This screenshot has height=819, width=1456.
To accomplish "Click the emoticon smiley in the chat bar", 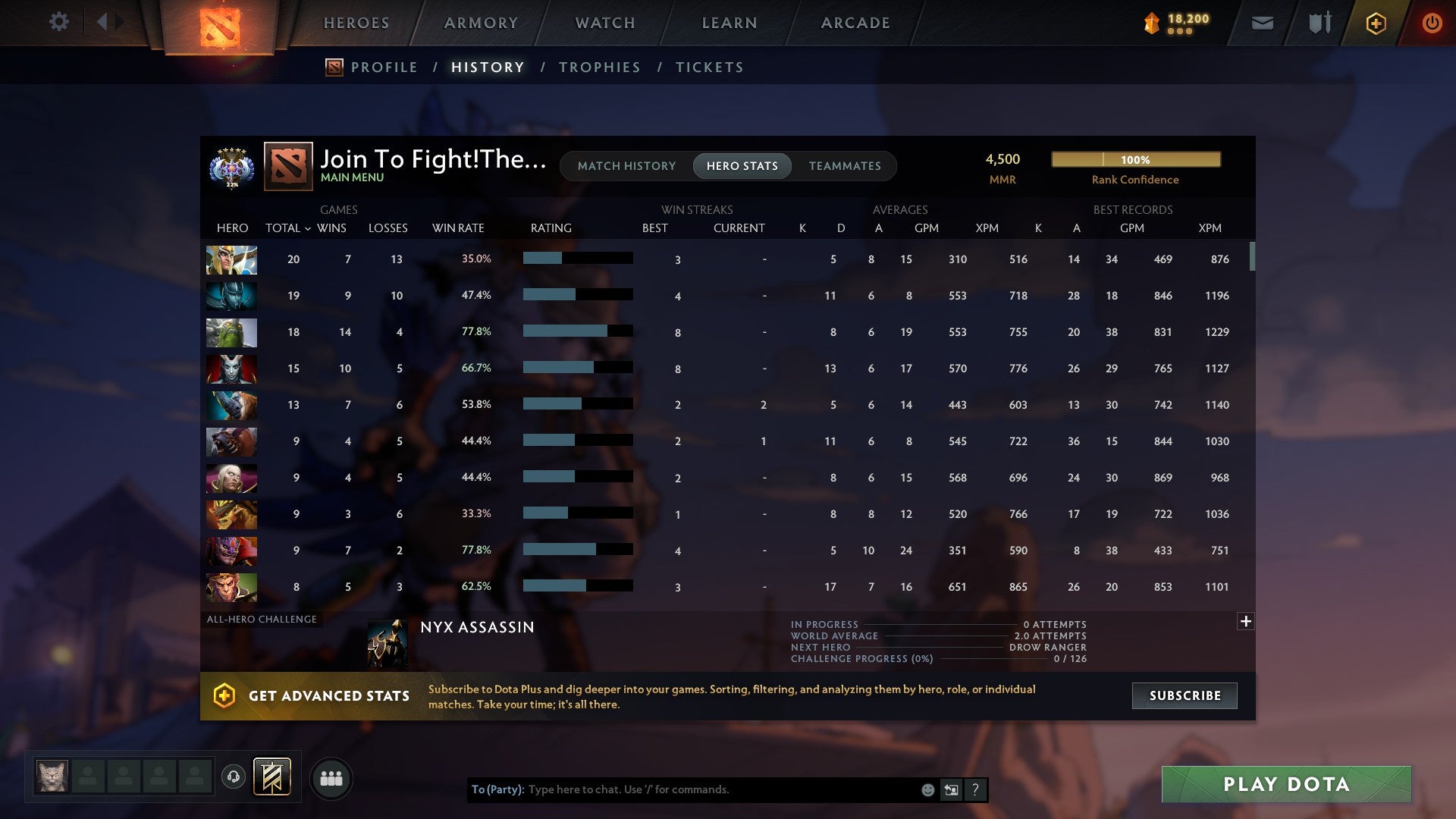I will 927,789.
